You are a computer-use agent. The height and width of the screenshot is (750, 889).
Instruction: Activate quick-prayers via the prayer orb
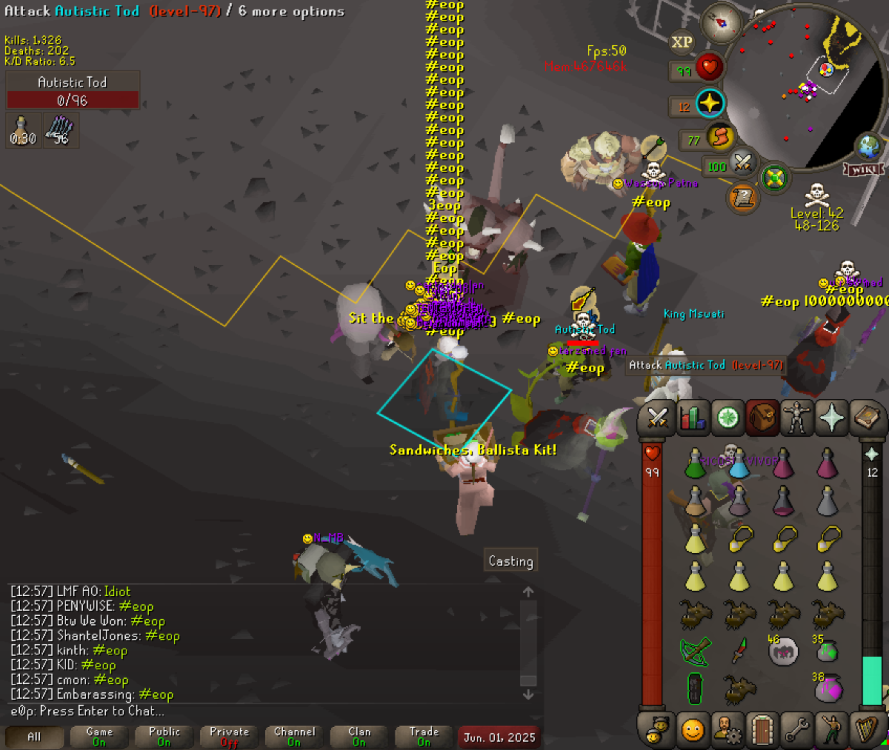click(x=710, y=104)
